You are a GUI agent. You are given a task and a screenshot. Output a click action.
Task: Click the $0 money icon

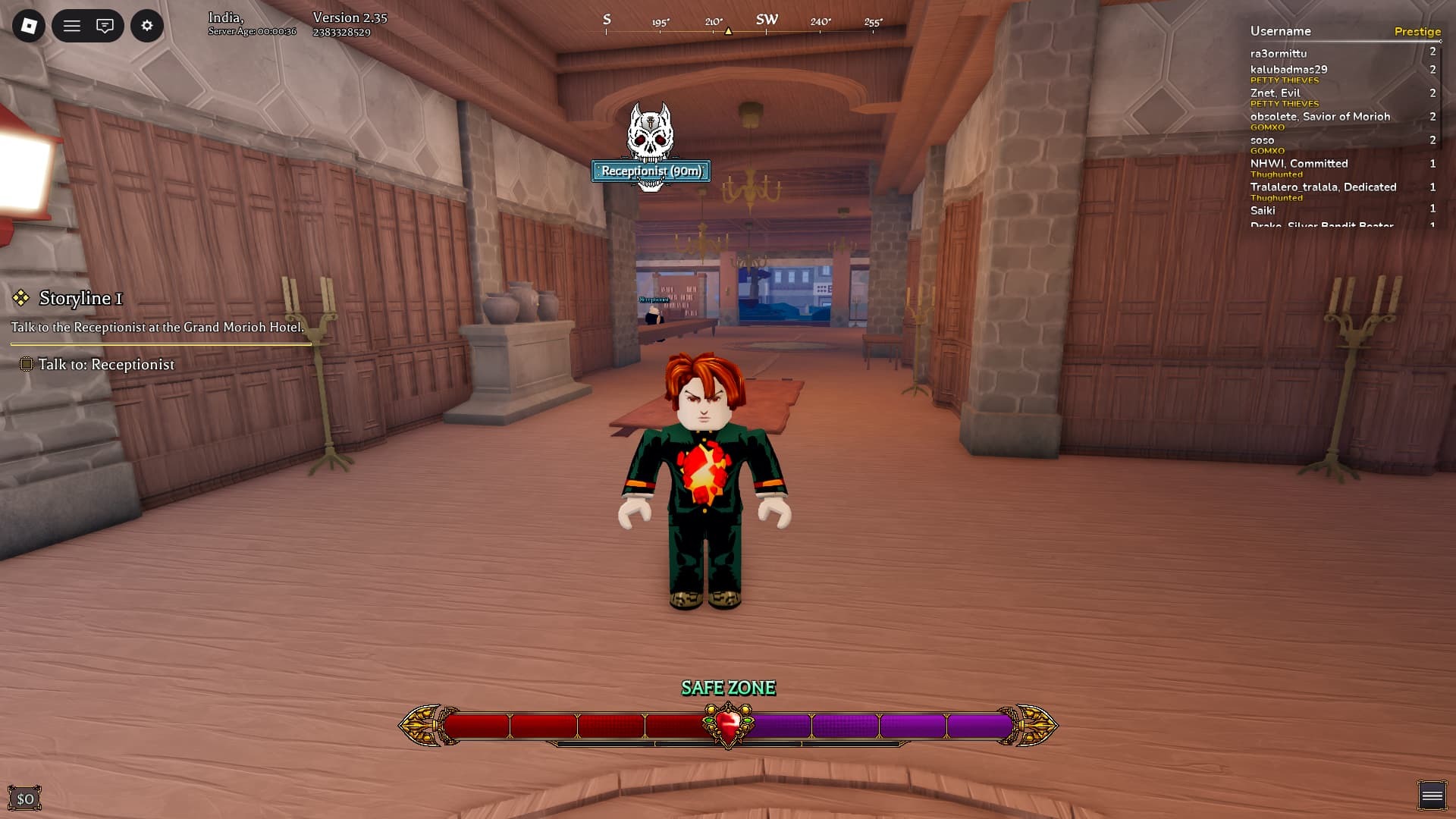coord(25,799)
